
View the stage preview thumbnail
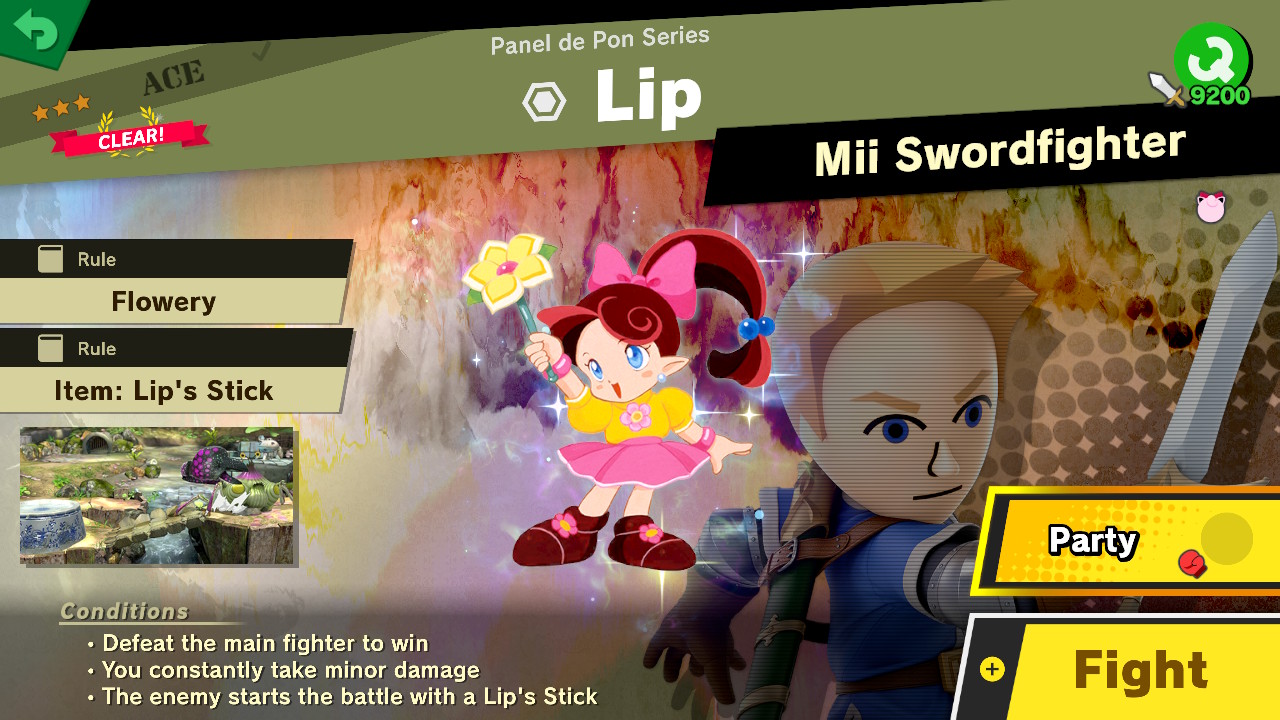(157, 495)
